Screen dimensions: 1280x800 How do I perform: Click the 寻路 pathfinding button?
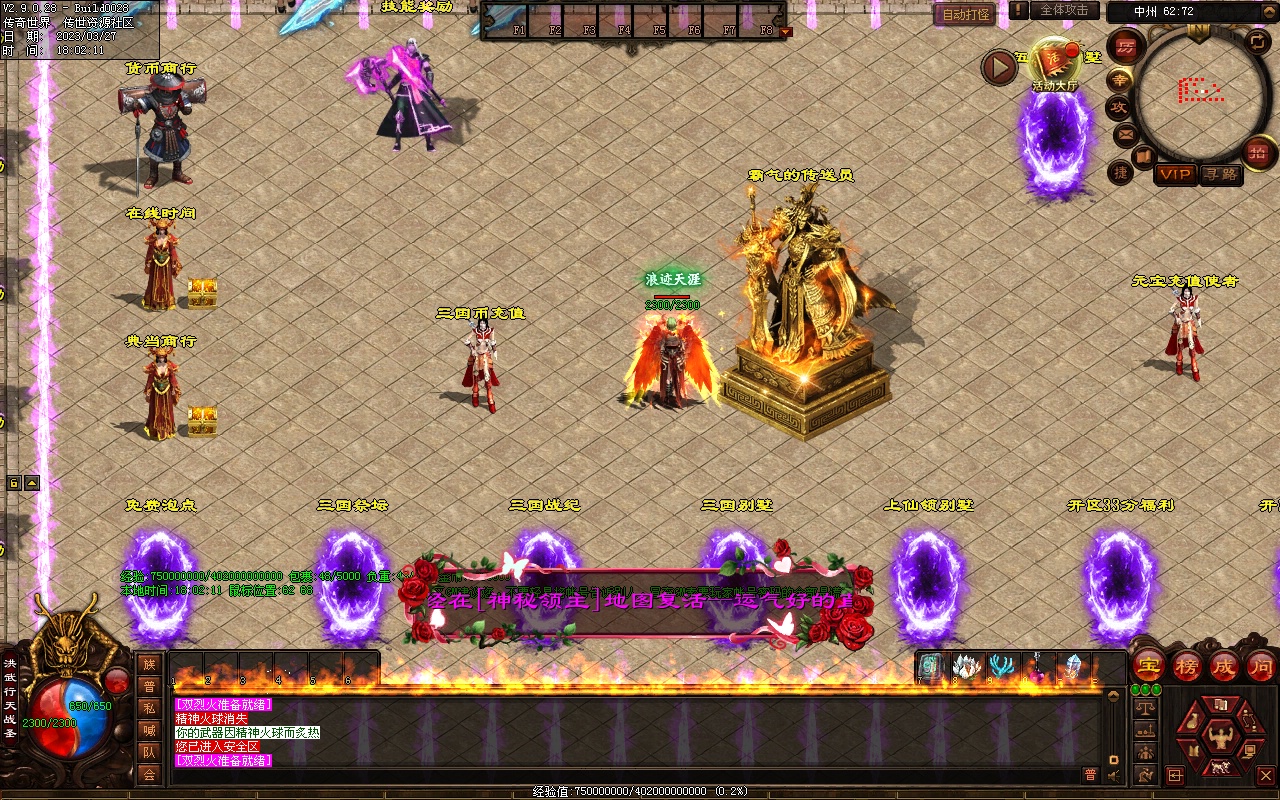coord(1221,174)
